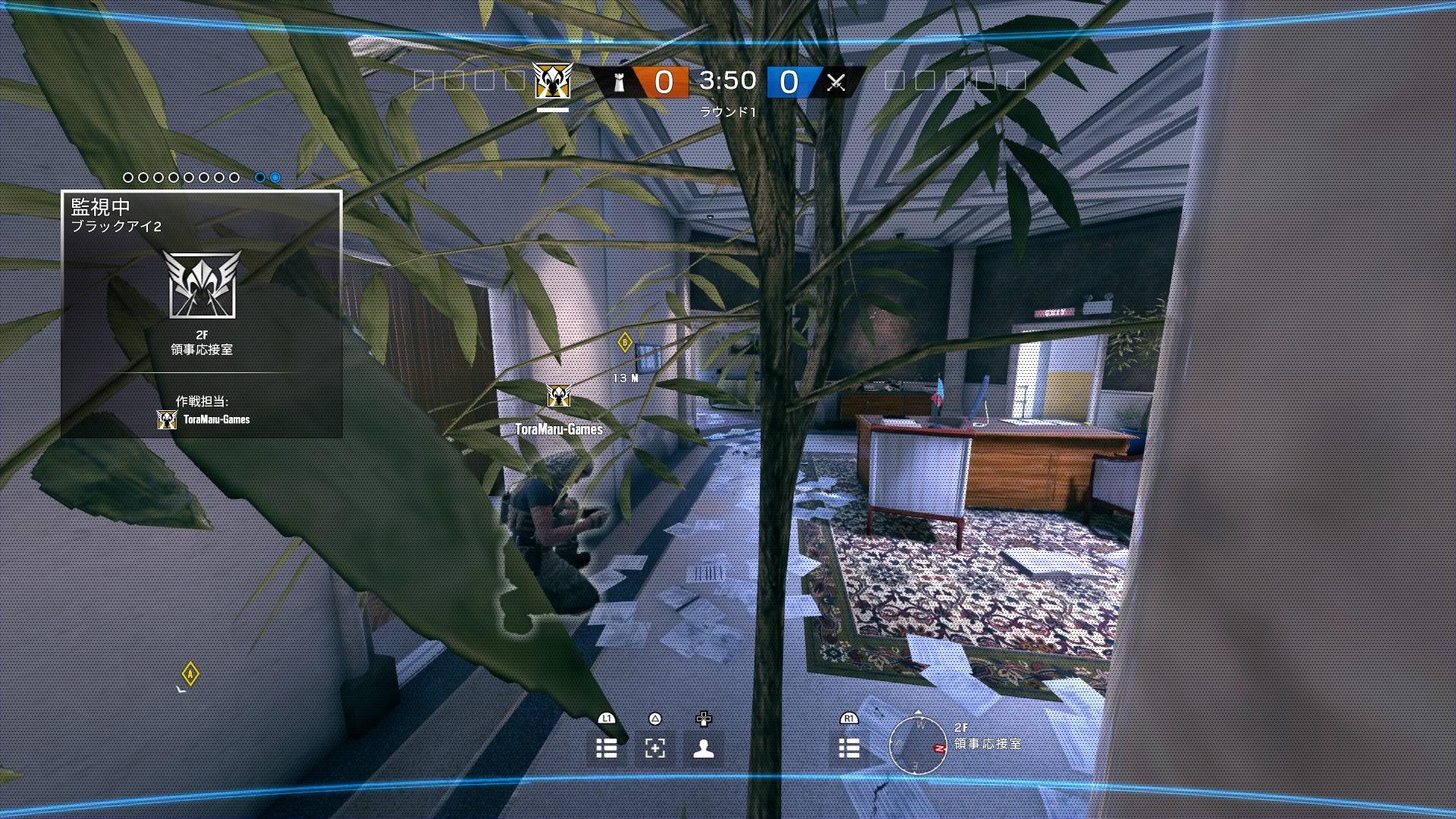Click the attacker crossed-swords icon on the scoreboard

click(x=835, y=81)
